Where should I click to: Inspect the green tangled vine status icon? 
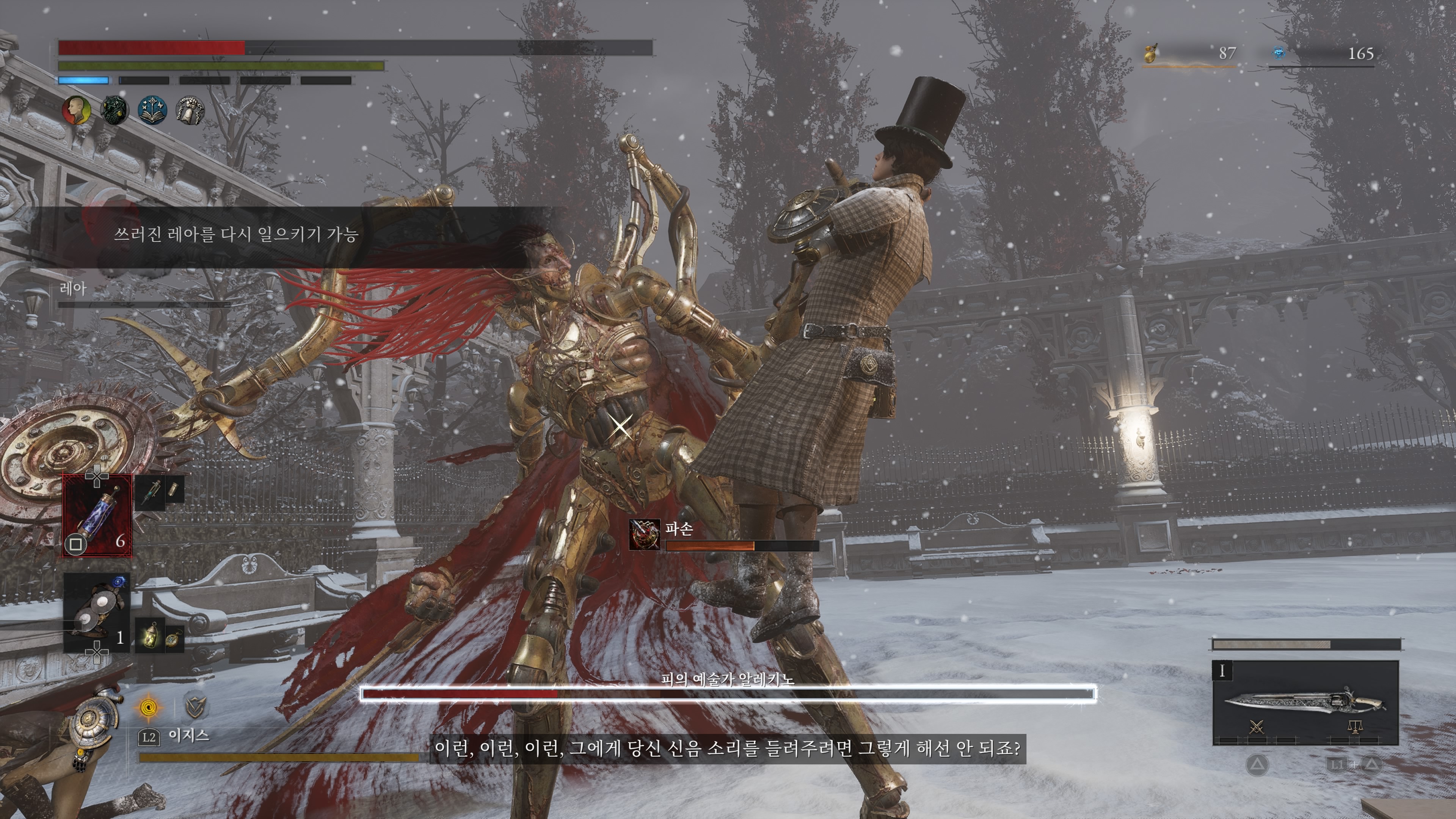point(114,110)
